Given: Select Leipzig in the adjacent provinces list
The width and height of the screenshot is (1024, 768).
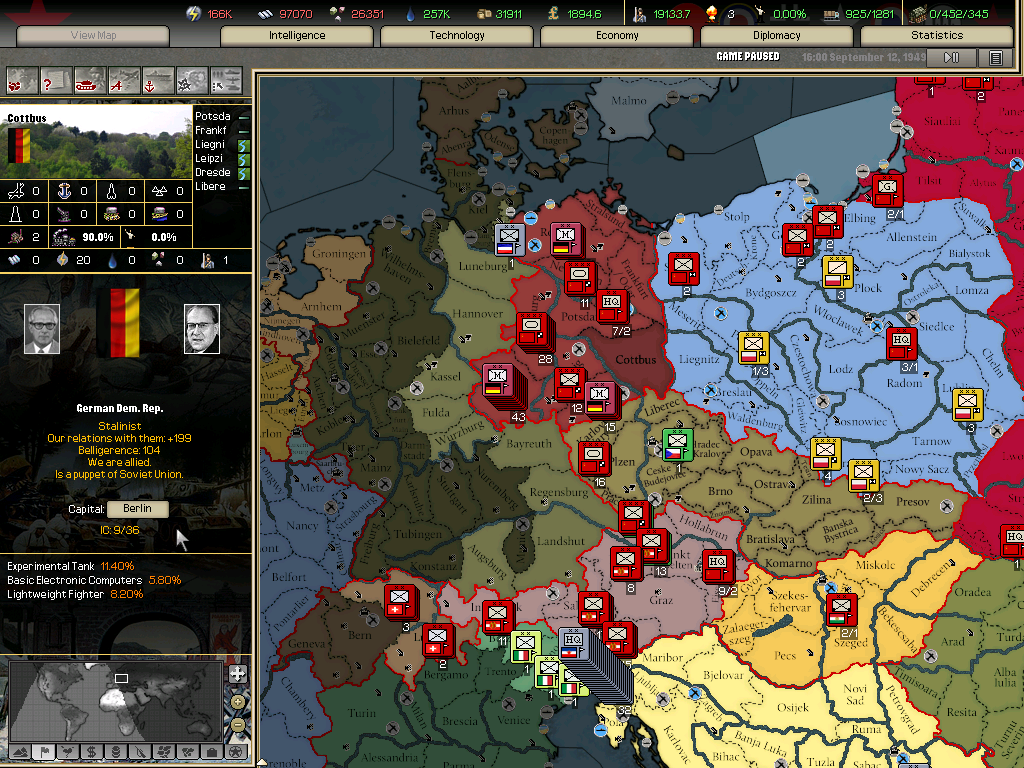Looking at the screenshot, I should [x=211, y=158].
